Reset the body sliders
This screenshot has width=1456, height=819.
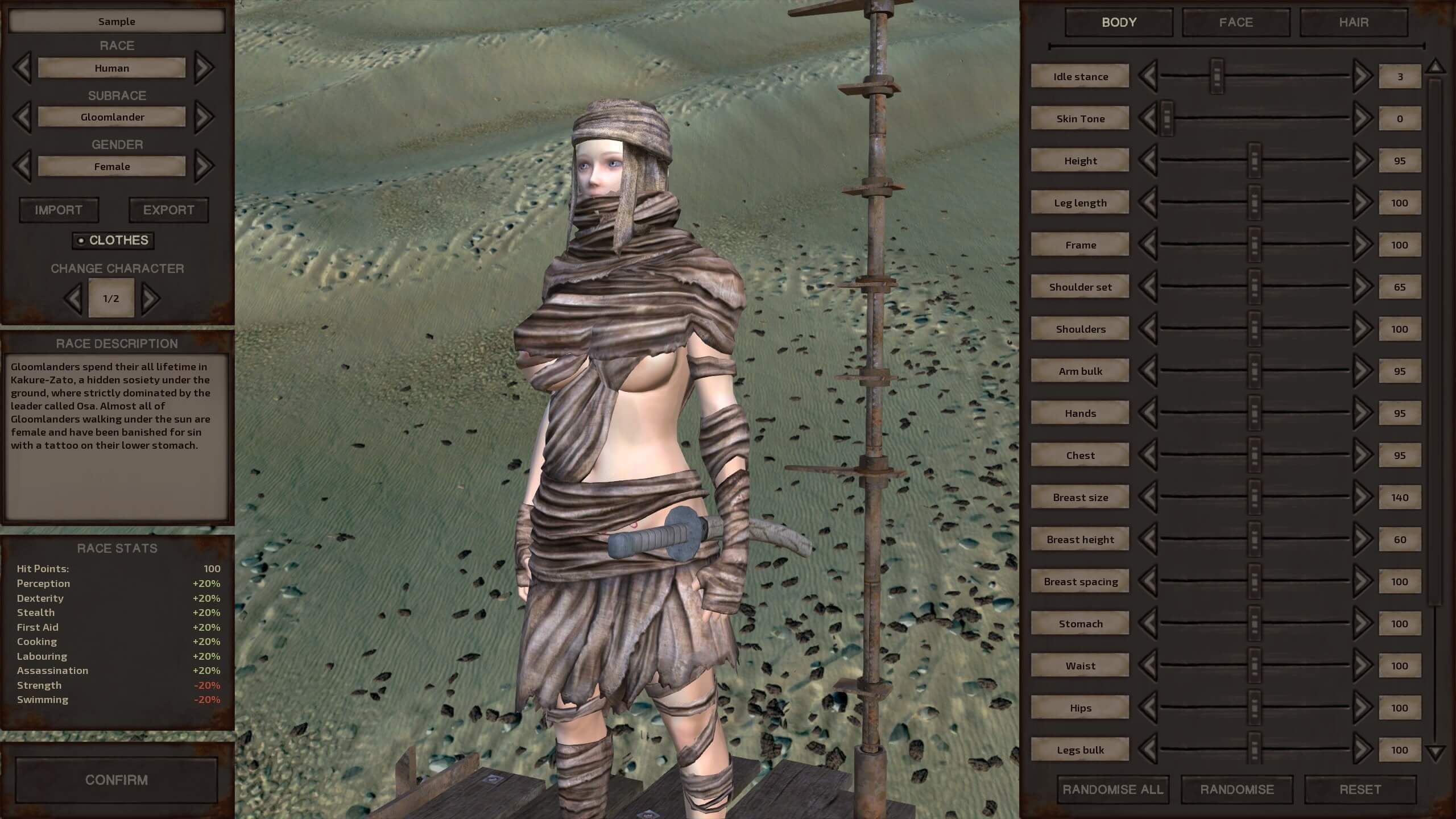1360,789
